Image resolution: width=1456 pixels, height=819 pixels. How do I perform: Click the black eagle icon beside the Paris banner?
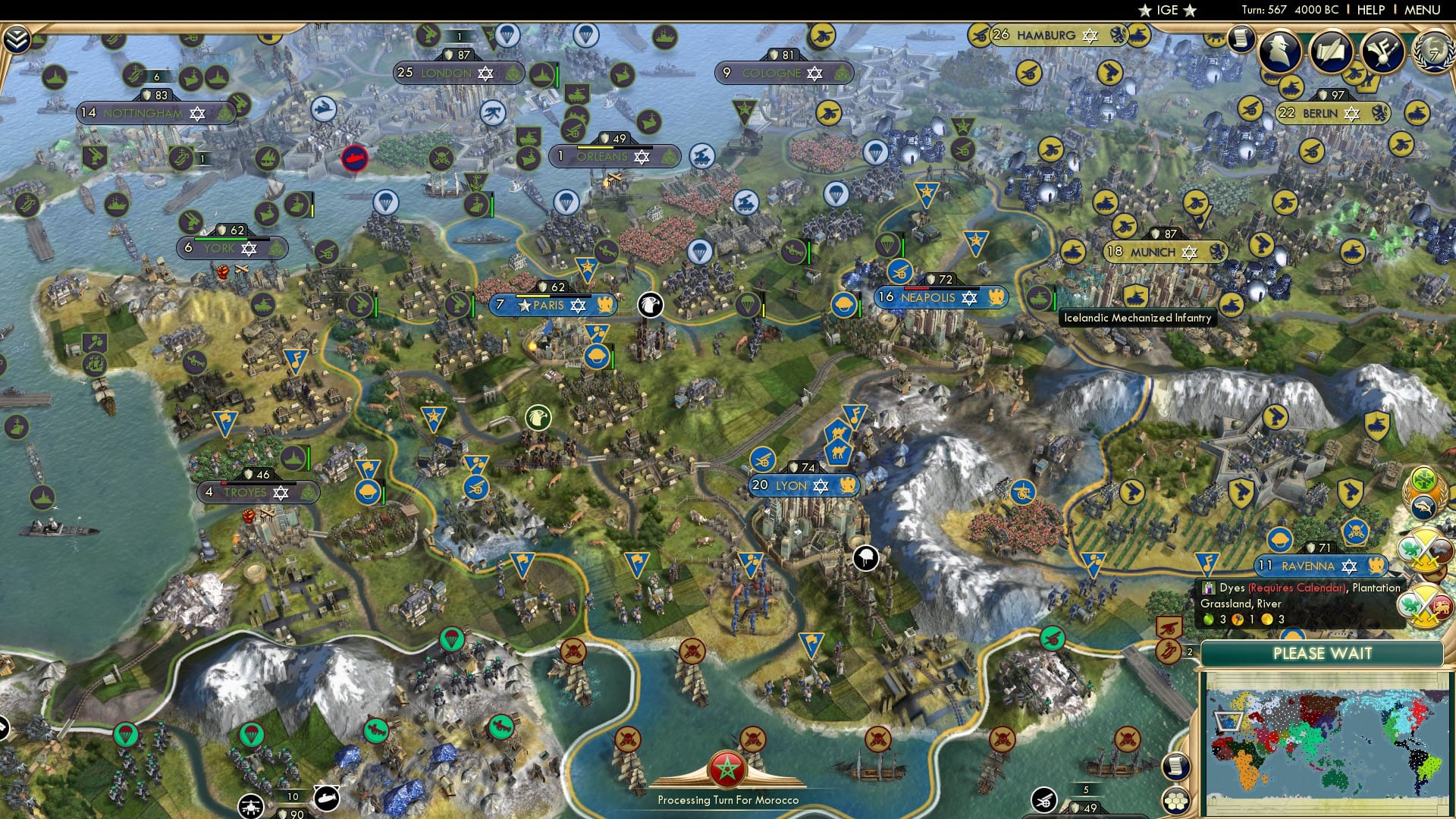pos(649,306)
